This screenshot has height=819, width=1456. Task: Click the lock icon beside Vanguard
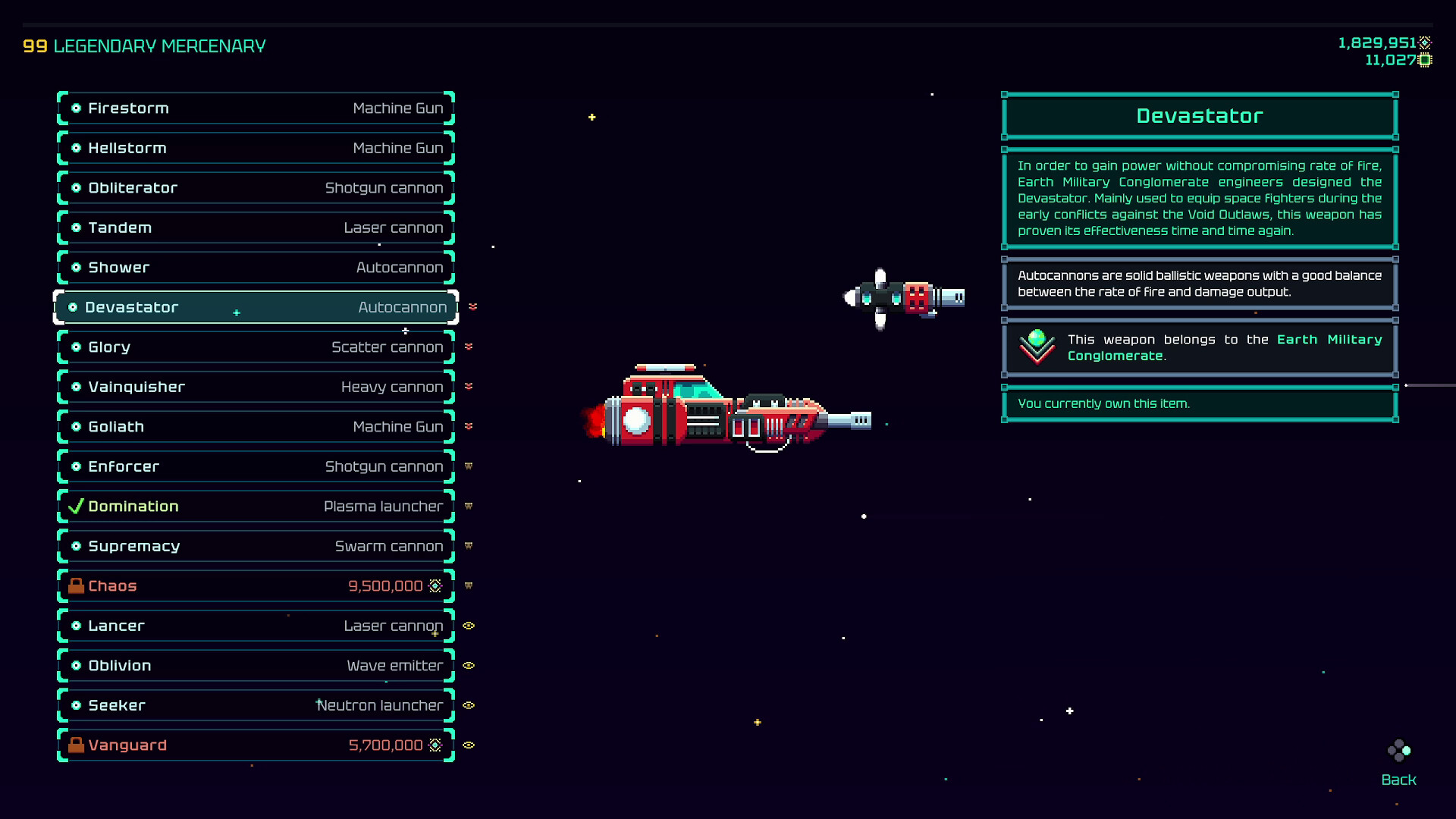pyautogui.click(x=76, y=745)
